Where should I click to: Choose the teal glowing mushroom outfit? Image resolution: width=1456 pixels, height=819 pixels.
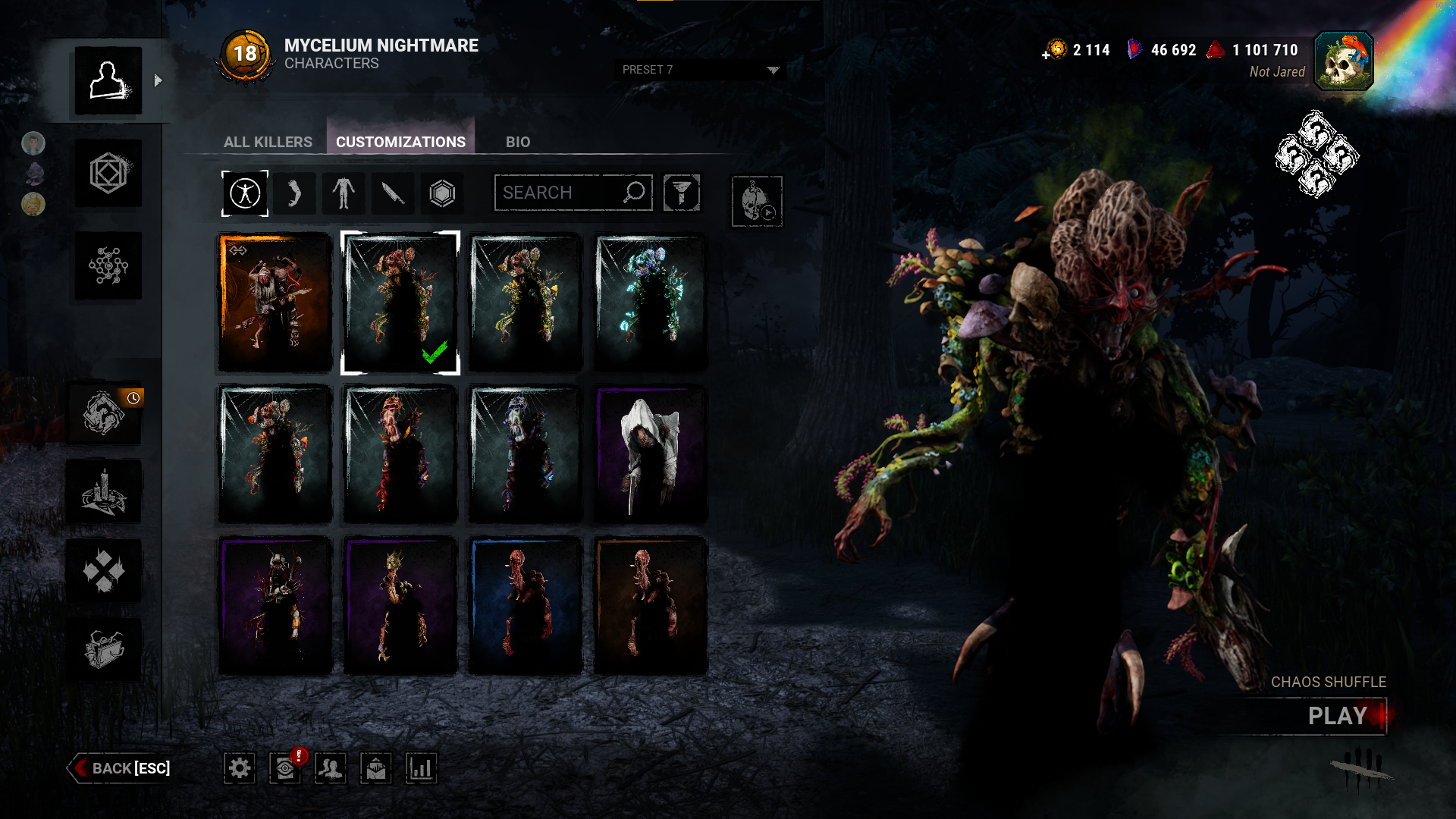(x=650, y=303)
